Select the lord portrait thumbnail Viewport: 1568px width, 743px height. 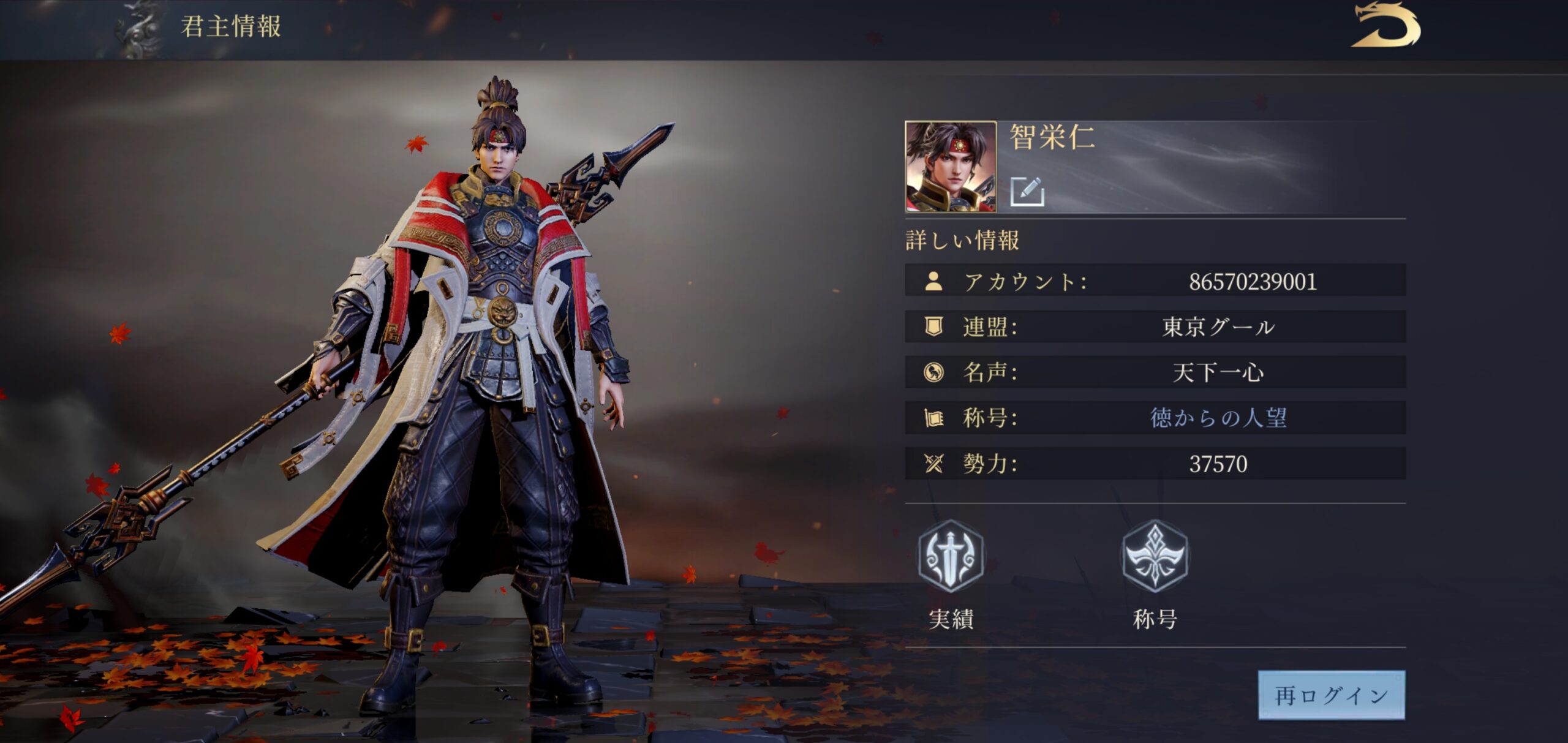click(x=951, y=167)
